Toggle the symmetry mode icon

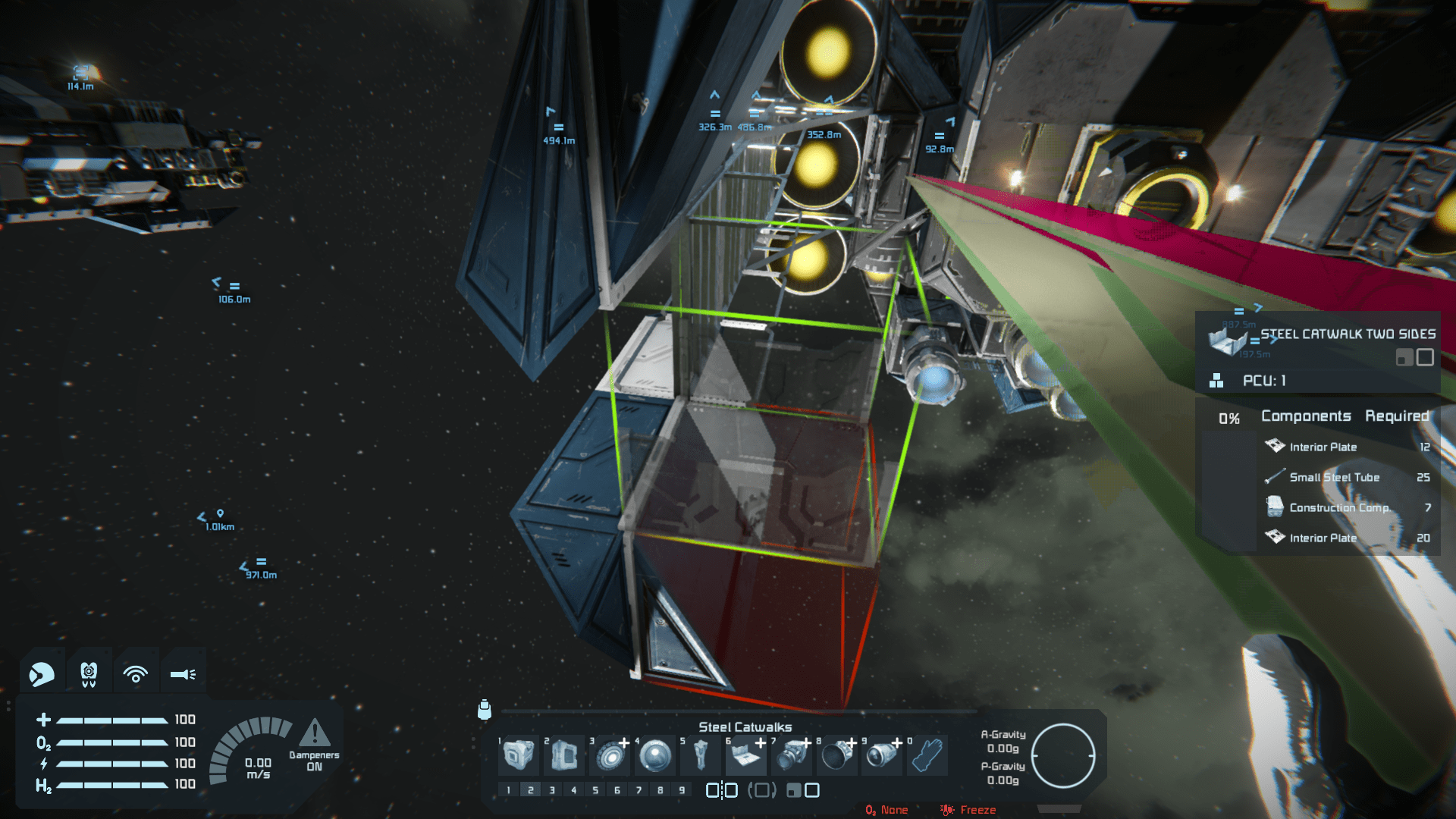[721, 790]
